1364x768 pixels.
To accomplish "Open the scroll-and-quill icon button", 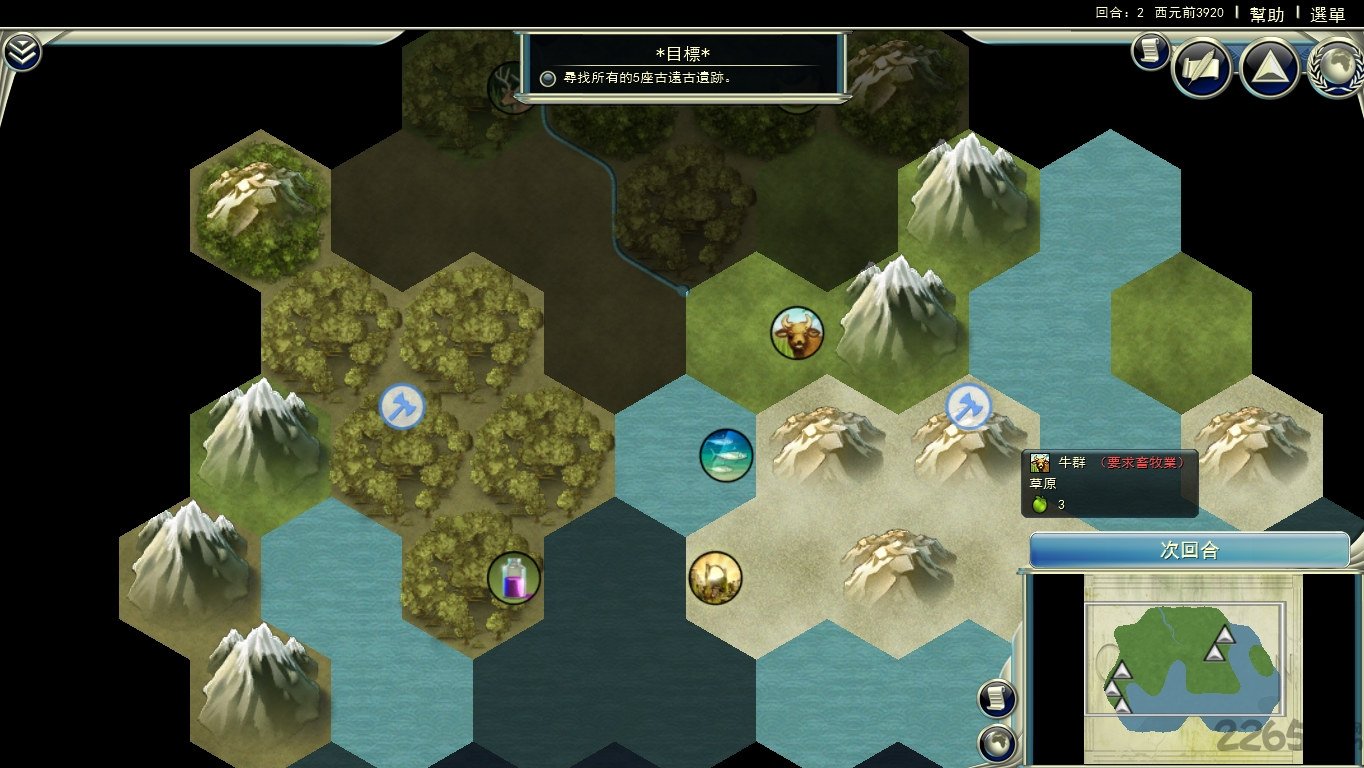I will point(1201,68).
